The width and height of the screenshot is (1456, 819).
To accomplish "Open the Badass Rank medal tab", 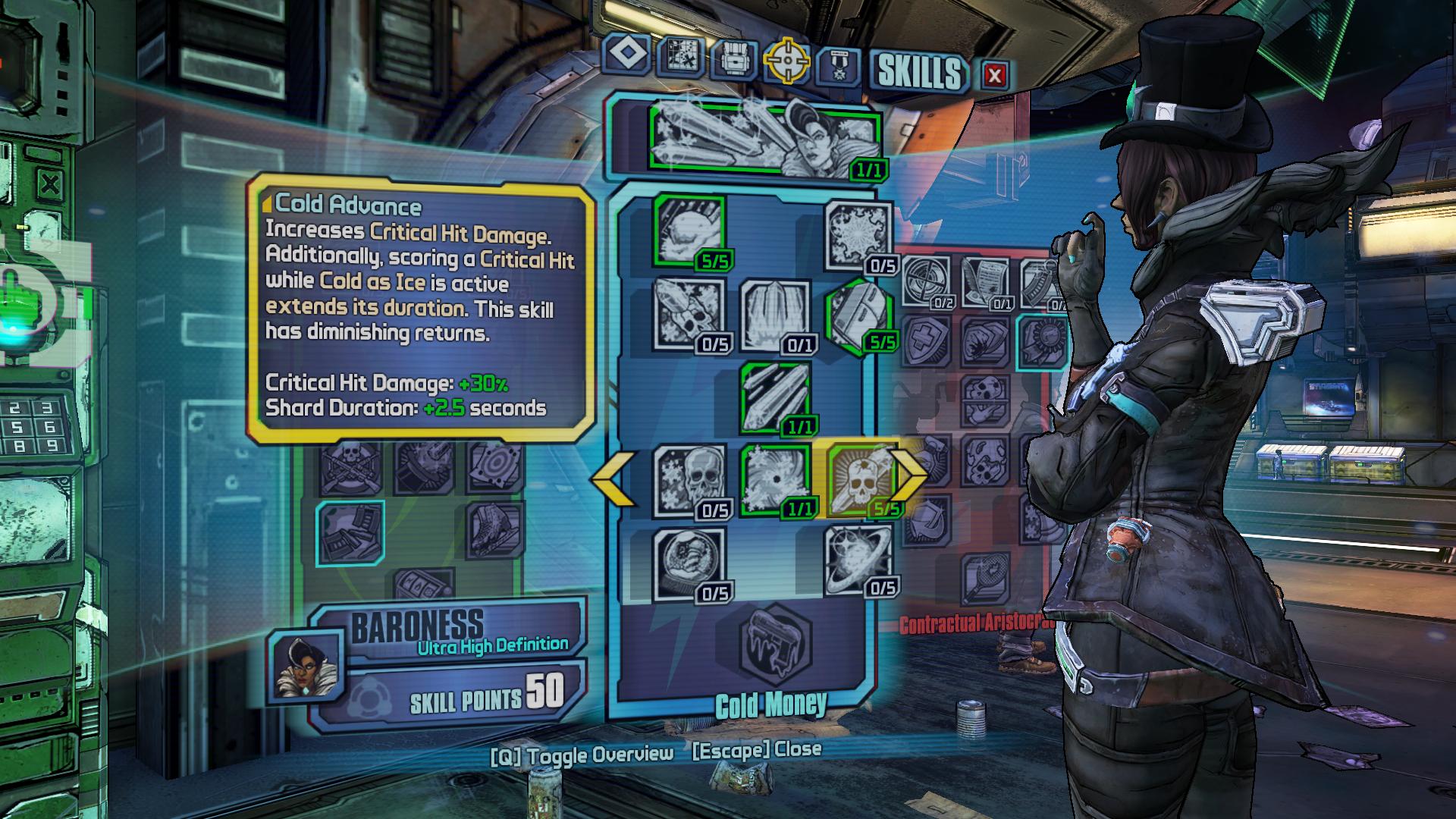I will coord(838,65).
